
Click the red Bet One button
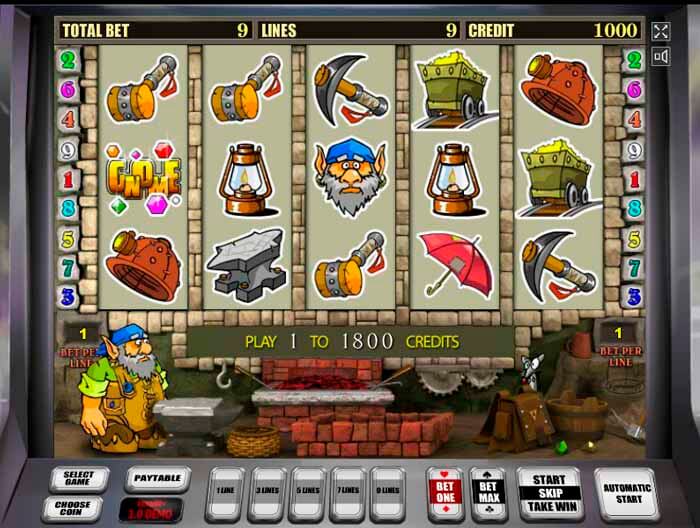[443, 490]
